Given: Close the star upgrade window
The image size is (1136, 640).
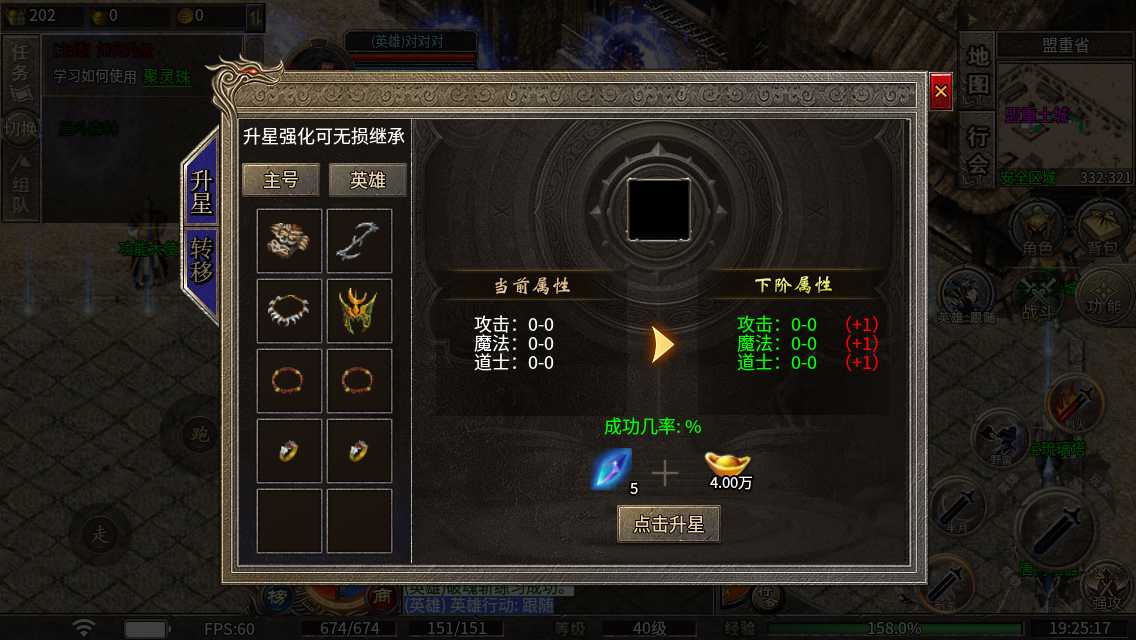Looking at the screenshot, I should pyautogui.click(x=940, y=92).
